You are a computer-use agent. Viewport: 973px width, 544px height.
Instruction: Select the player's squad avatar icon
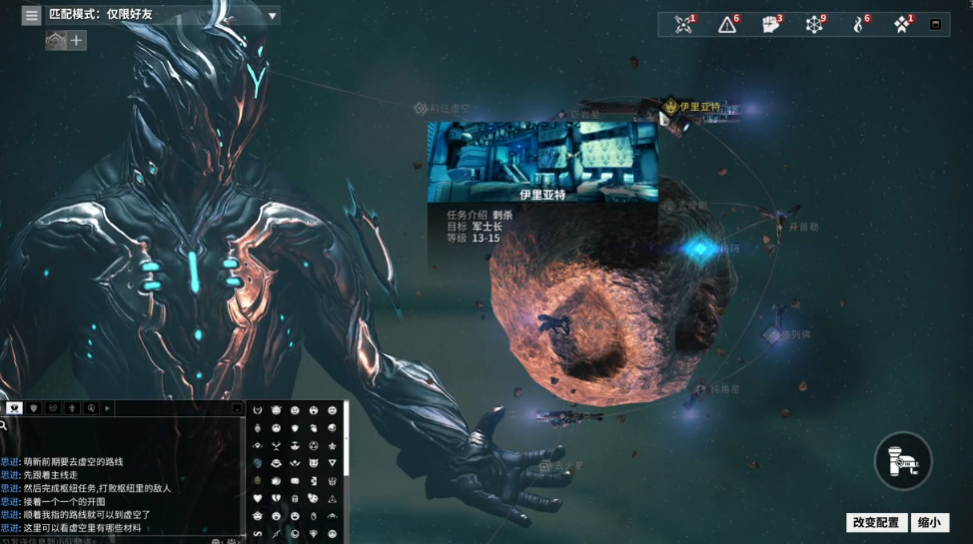[x=56, y=41]
